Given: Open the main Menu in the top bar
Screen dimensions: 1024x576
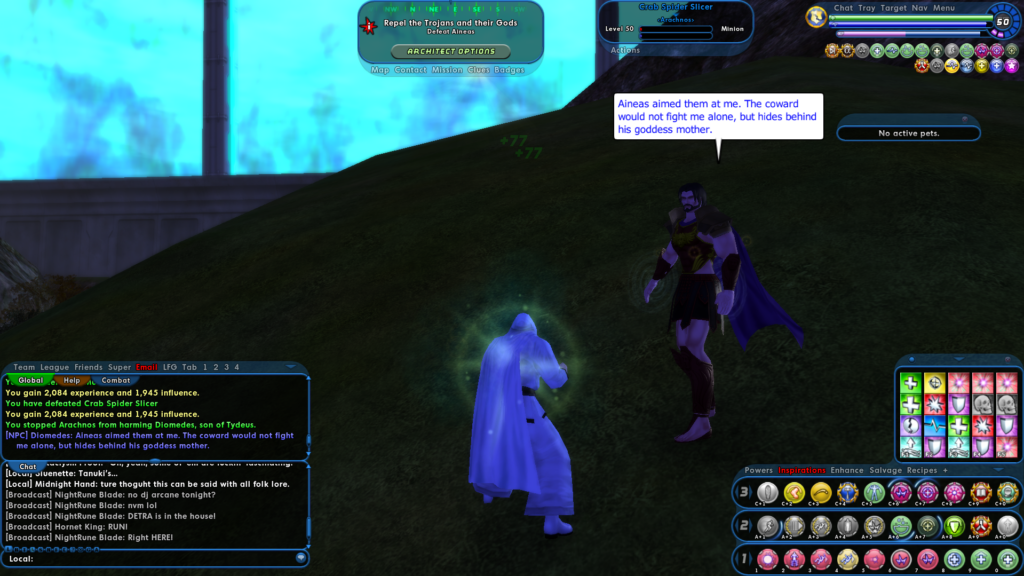Looking at the screenshot, I should click(944, 8).
